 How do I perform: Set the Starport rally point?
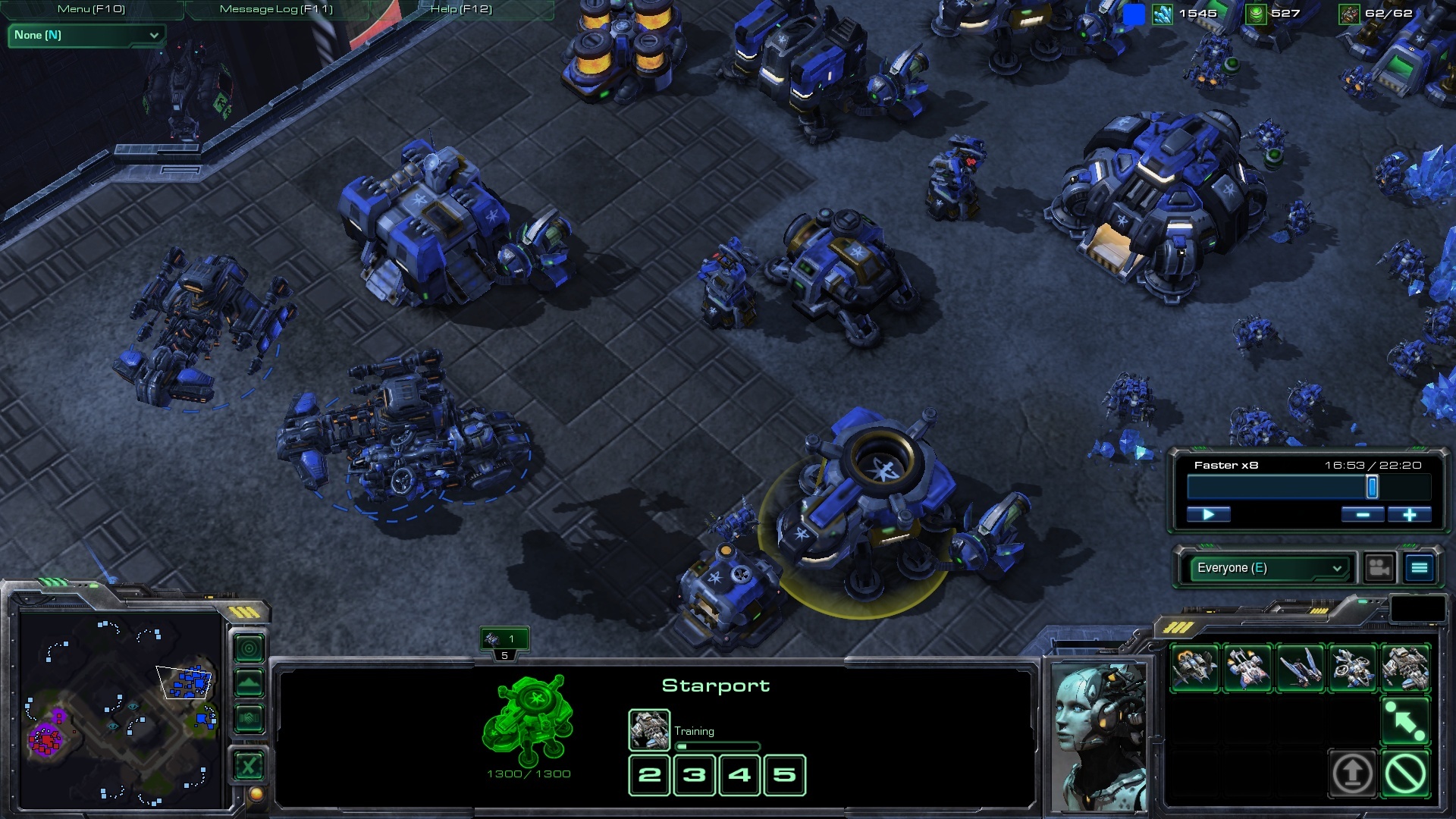pyautogui.click(x=1404, y=719)
